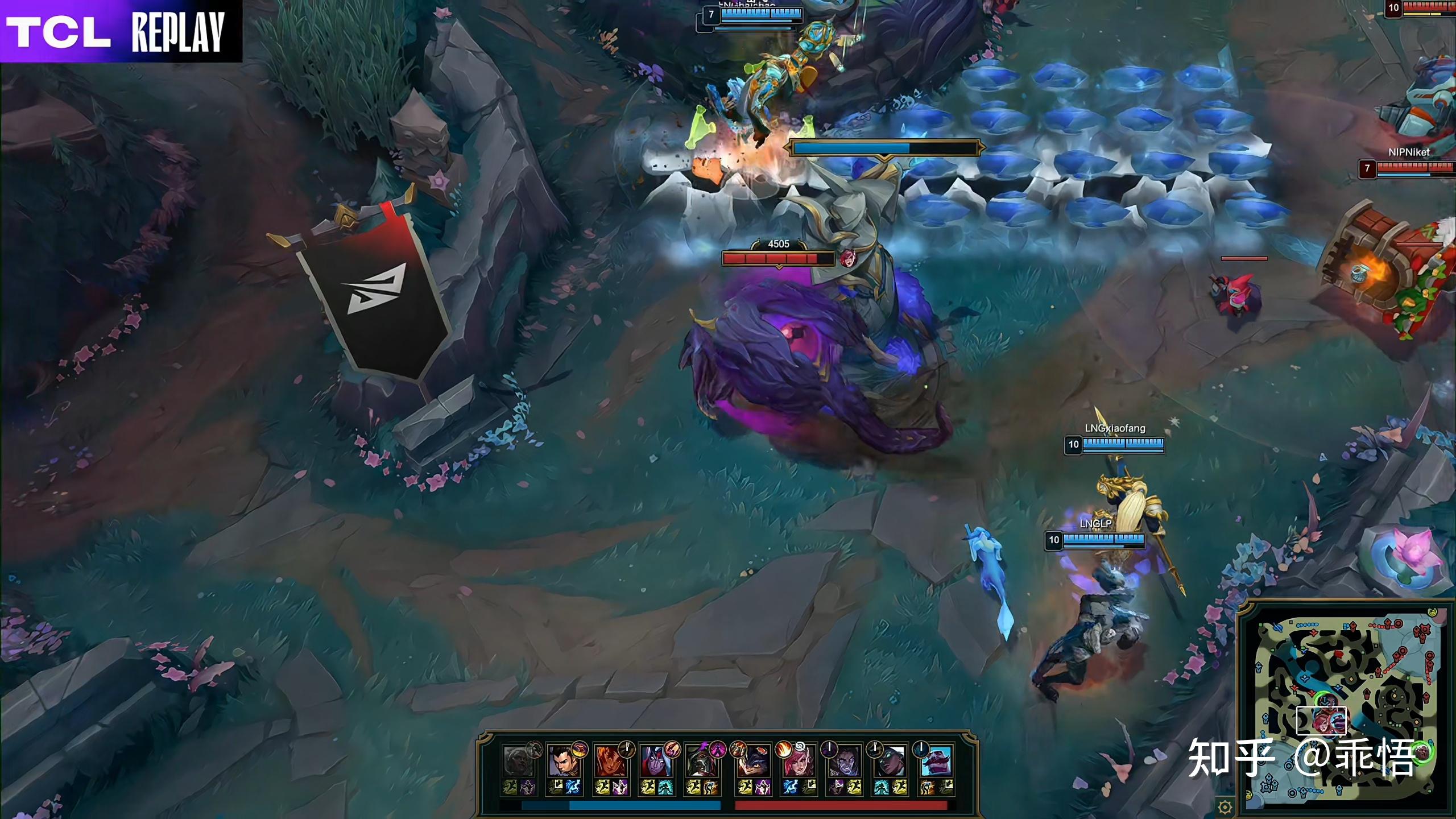The height and width of the screenshot is (819, 1456).
Task: Select the Rumble champion portrait
Action: [x=752, y=762]
